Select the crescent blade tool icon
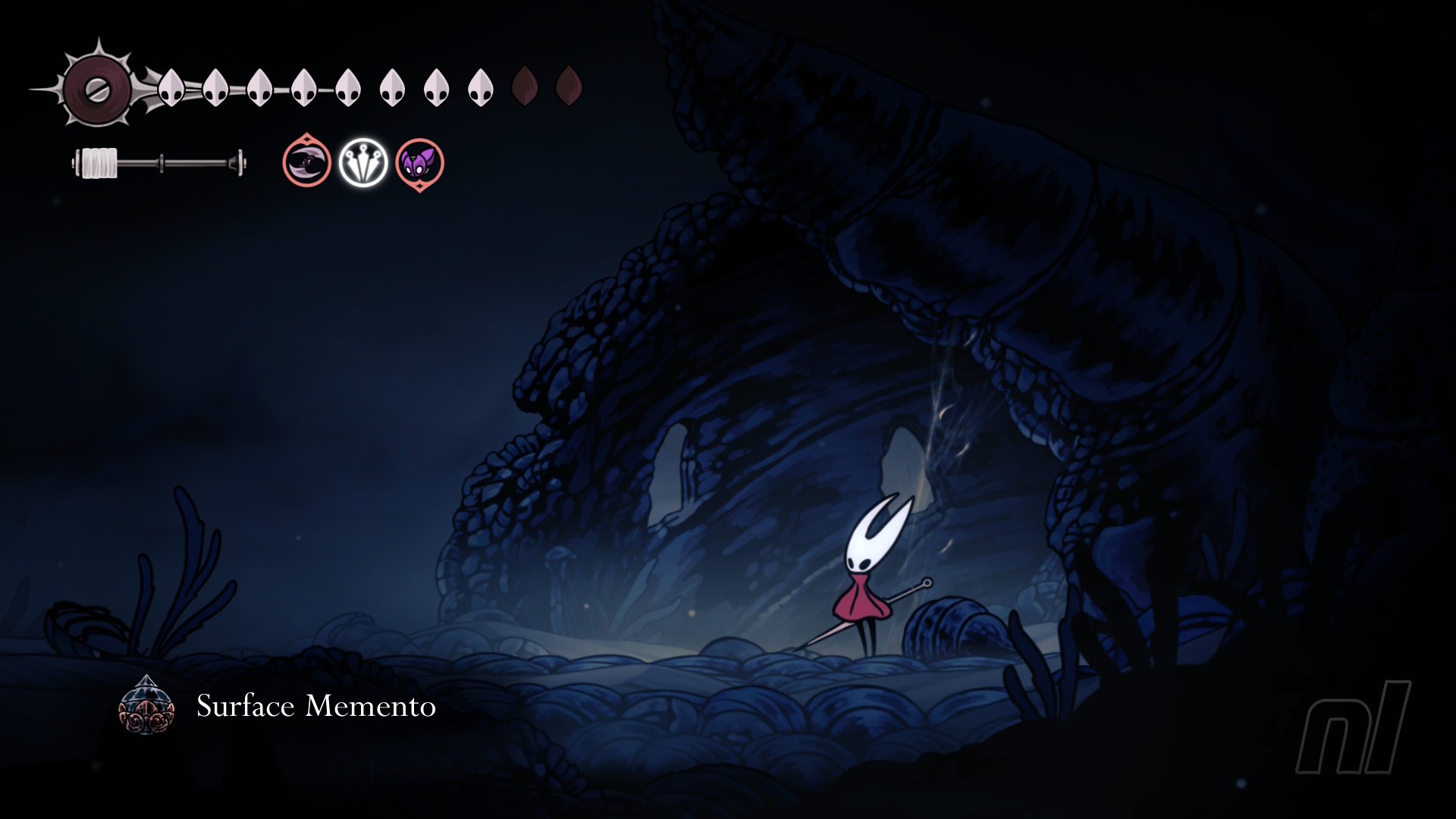The image size is (1456, 819). click(306, 162)
